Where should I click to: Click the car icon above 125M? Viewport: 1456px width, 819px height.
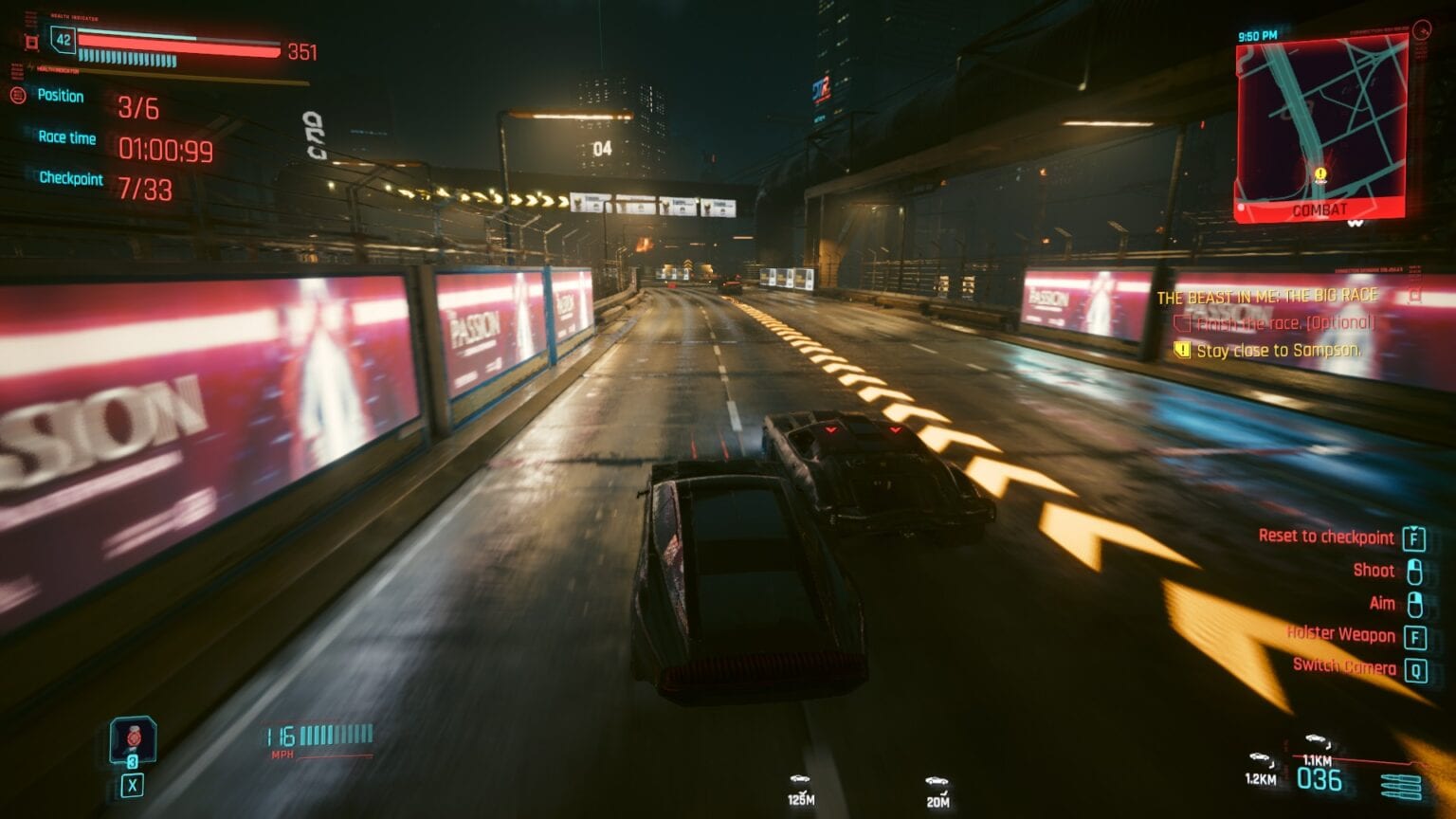pos(801,777)
